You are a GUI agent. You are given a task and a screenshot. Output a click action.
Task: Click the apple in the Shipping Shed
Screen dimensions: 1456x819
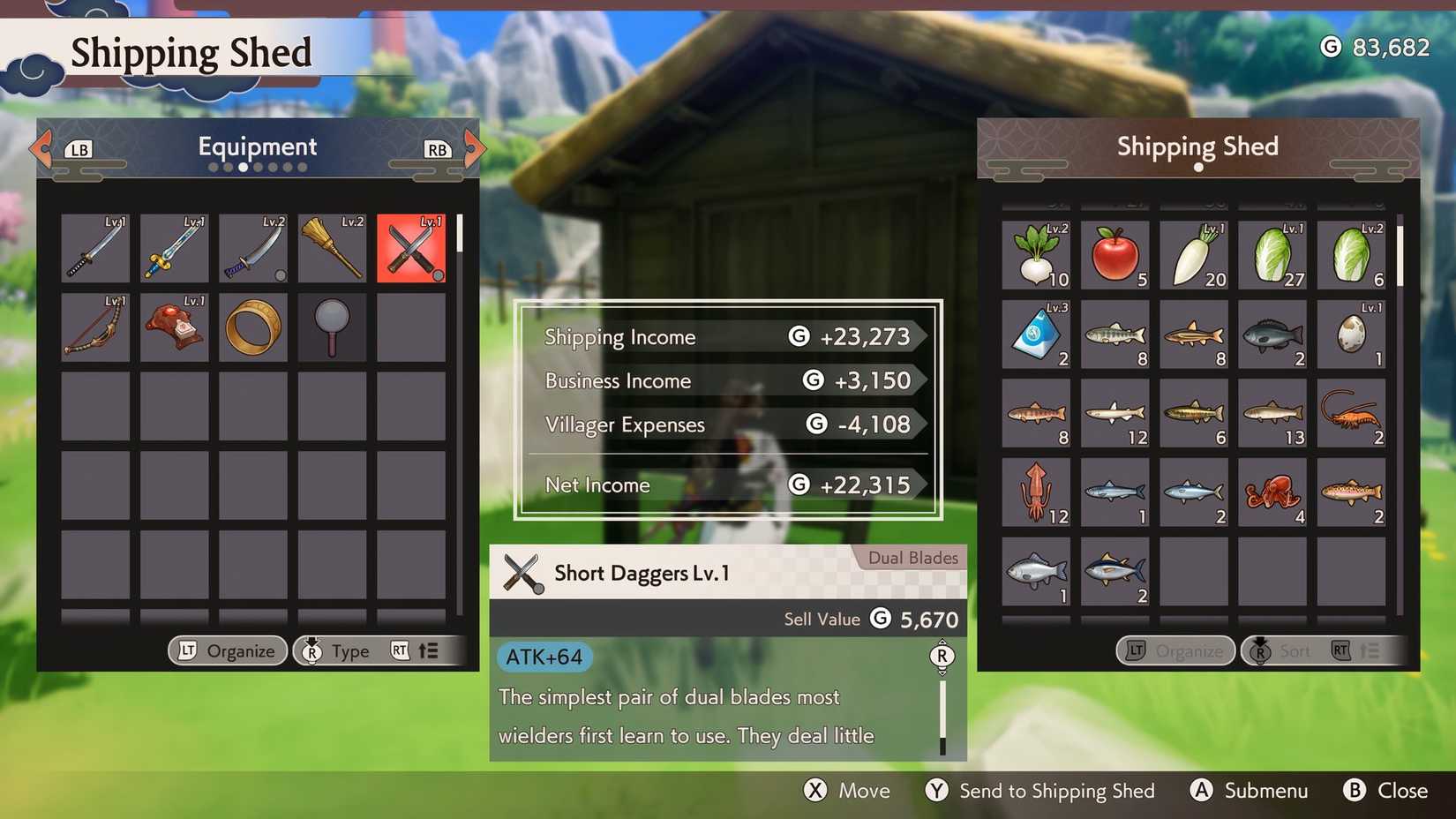pyautogui.click(x=1115, y=255)
